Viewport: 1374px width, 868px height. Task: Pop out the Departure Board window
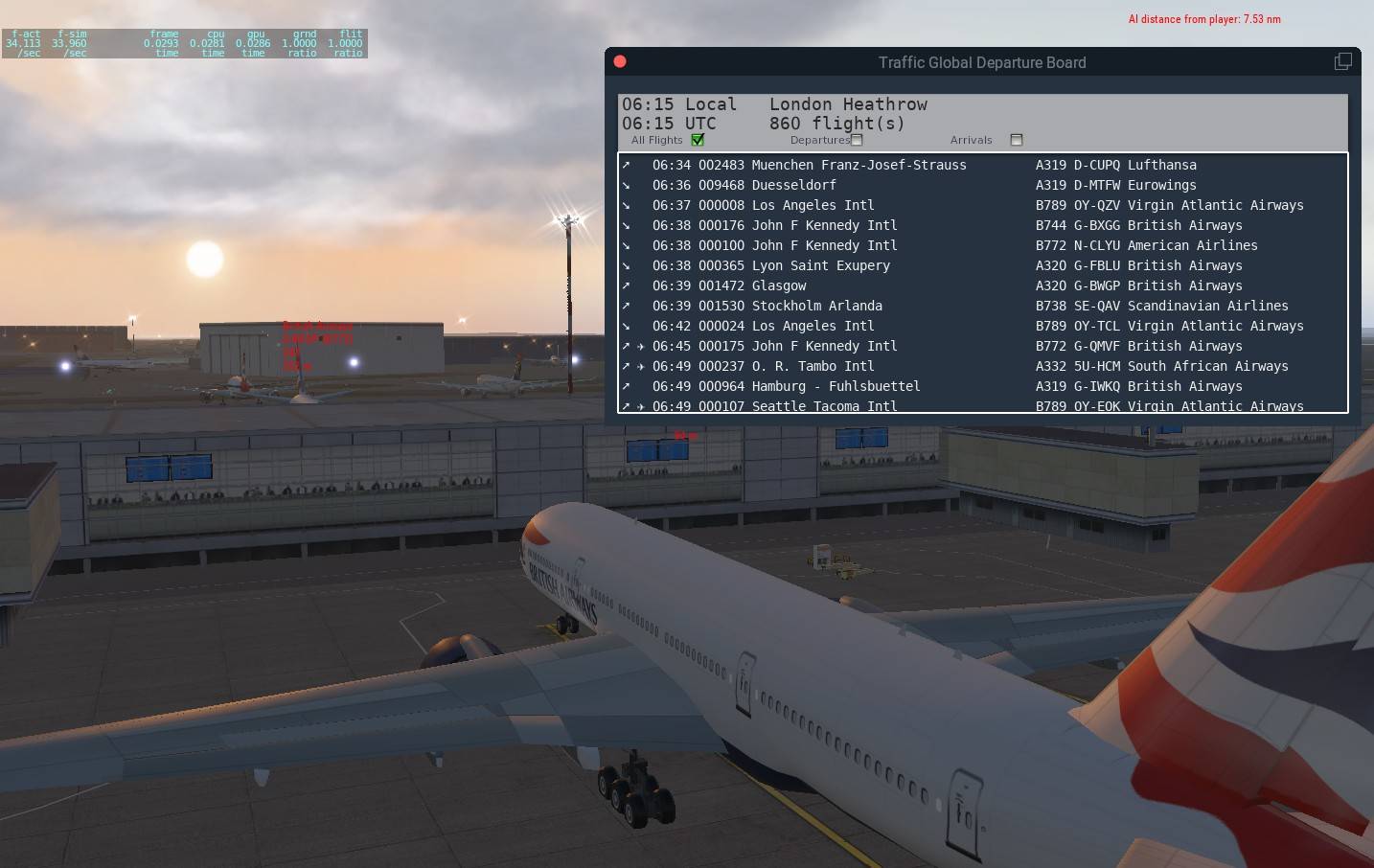(x=1342, y=61)
